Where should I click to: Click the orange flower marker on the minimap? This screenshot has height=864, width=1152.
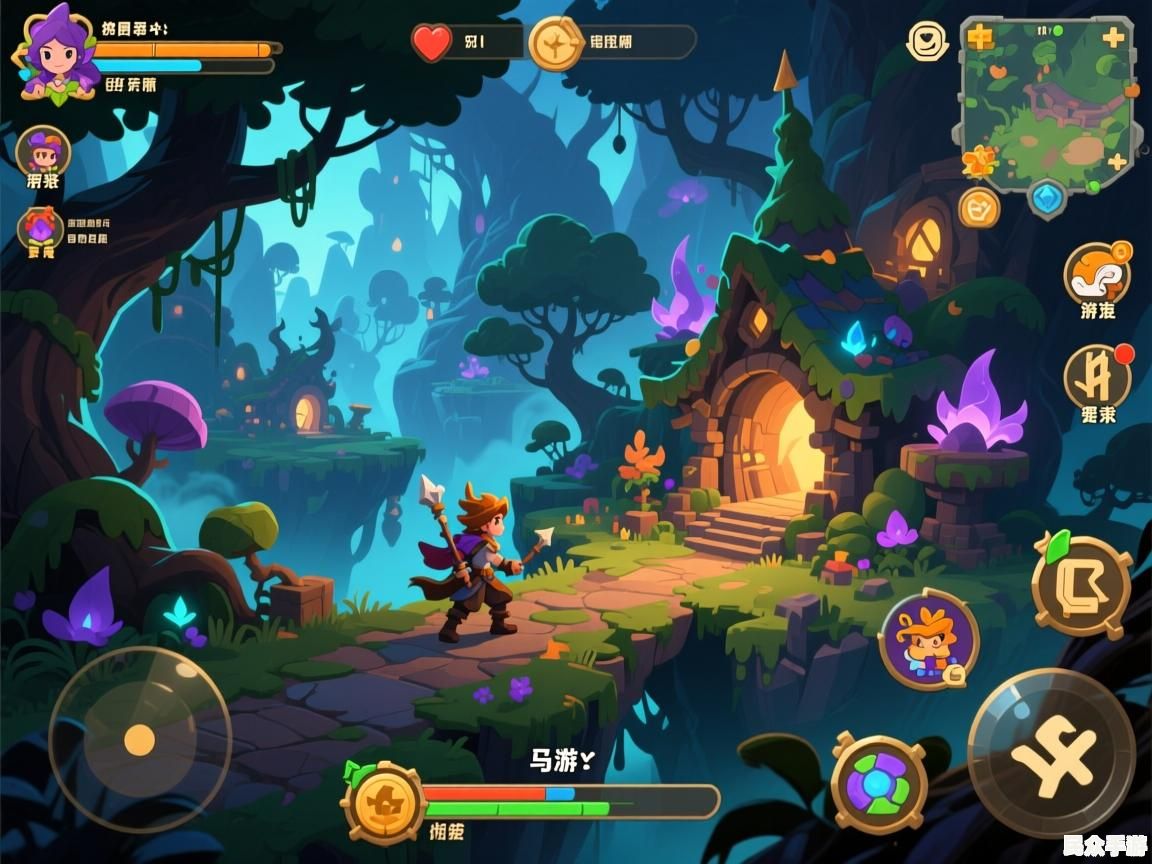975,160
